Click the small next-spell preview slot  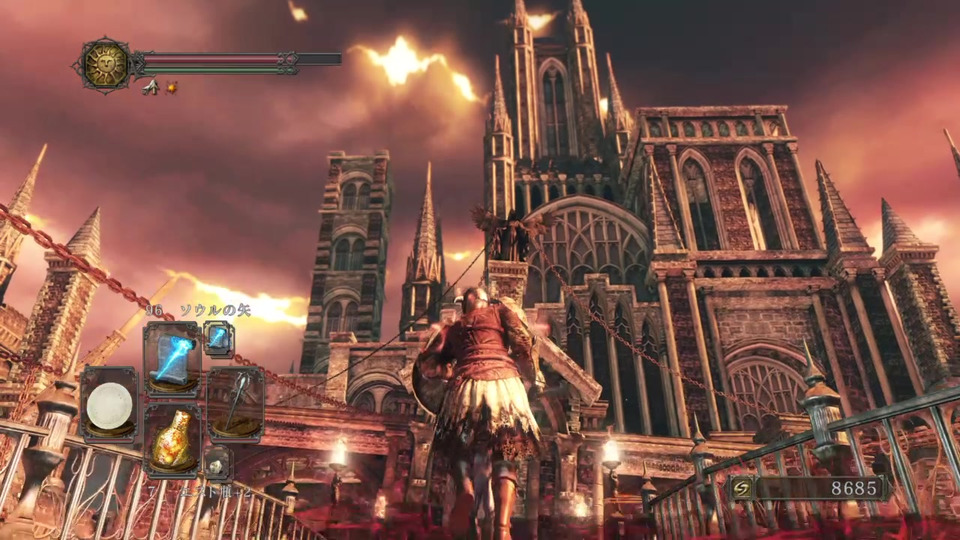tap(218, 338)
